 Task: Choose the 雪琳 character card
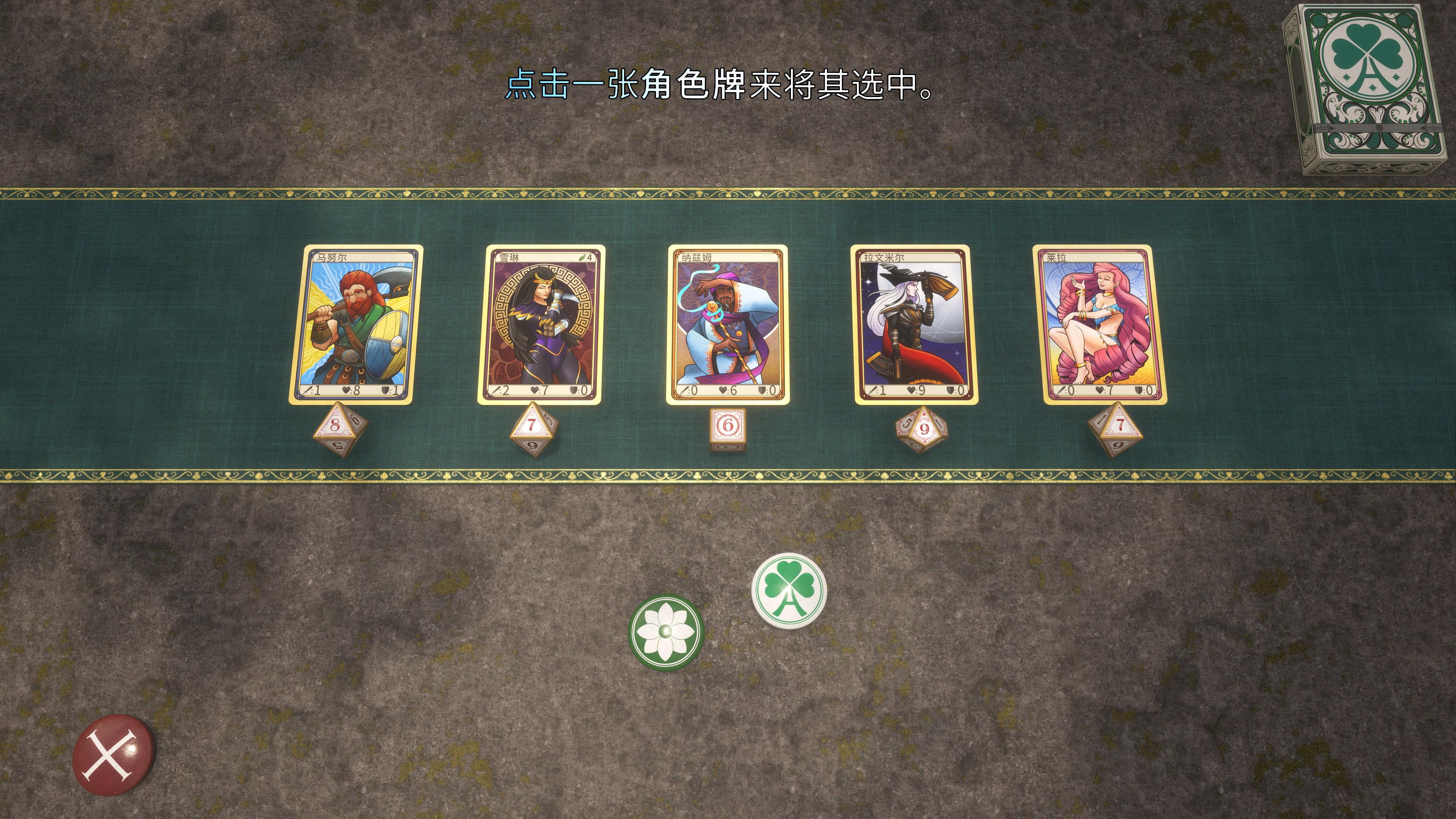point(541,325)
